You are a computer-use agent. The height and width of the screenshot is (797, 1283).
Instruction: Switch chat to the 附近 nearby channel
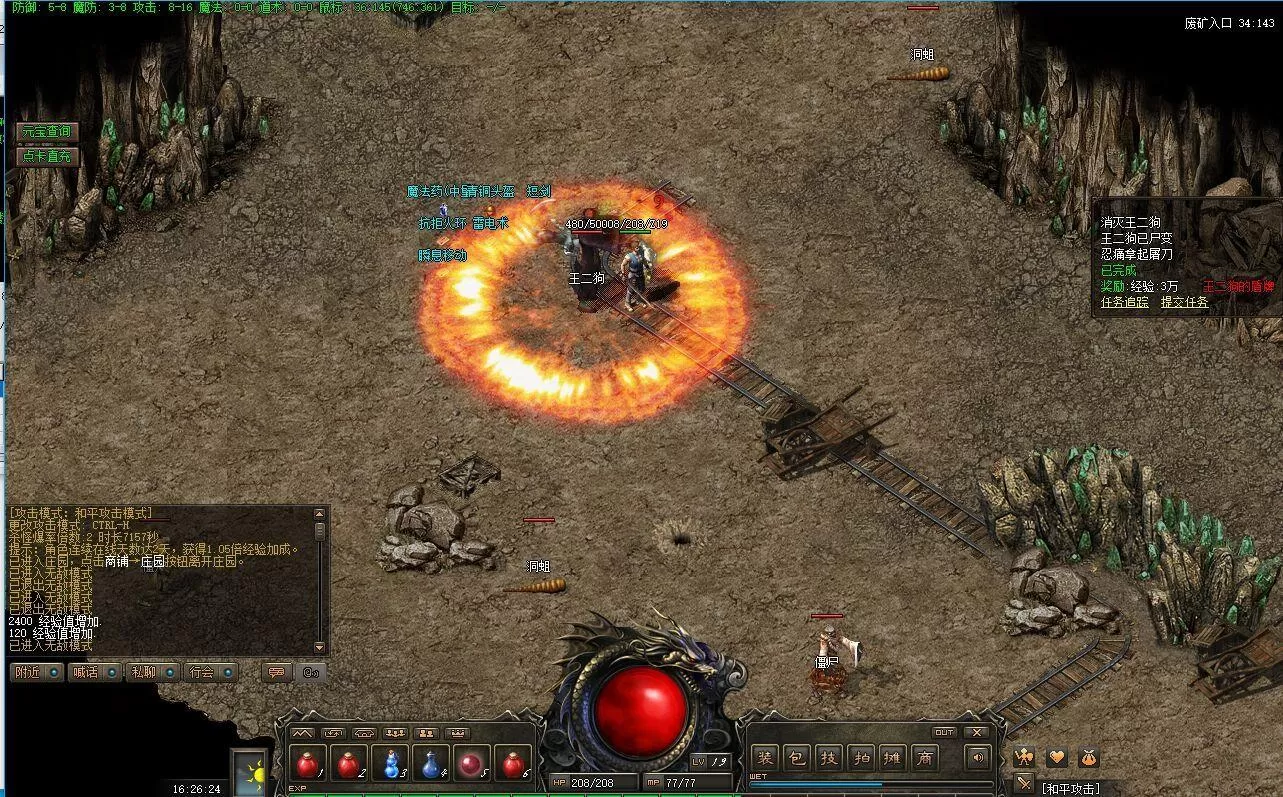coord(36,672)
